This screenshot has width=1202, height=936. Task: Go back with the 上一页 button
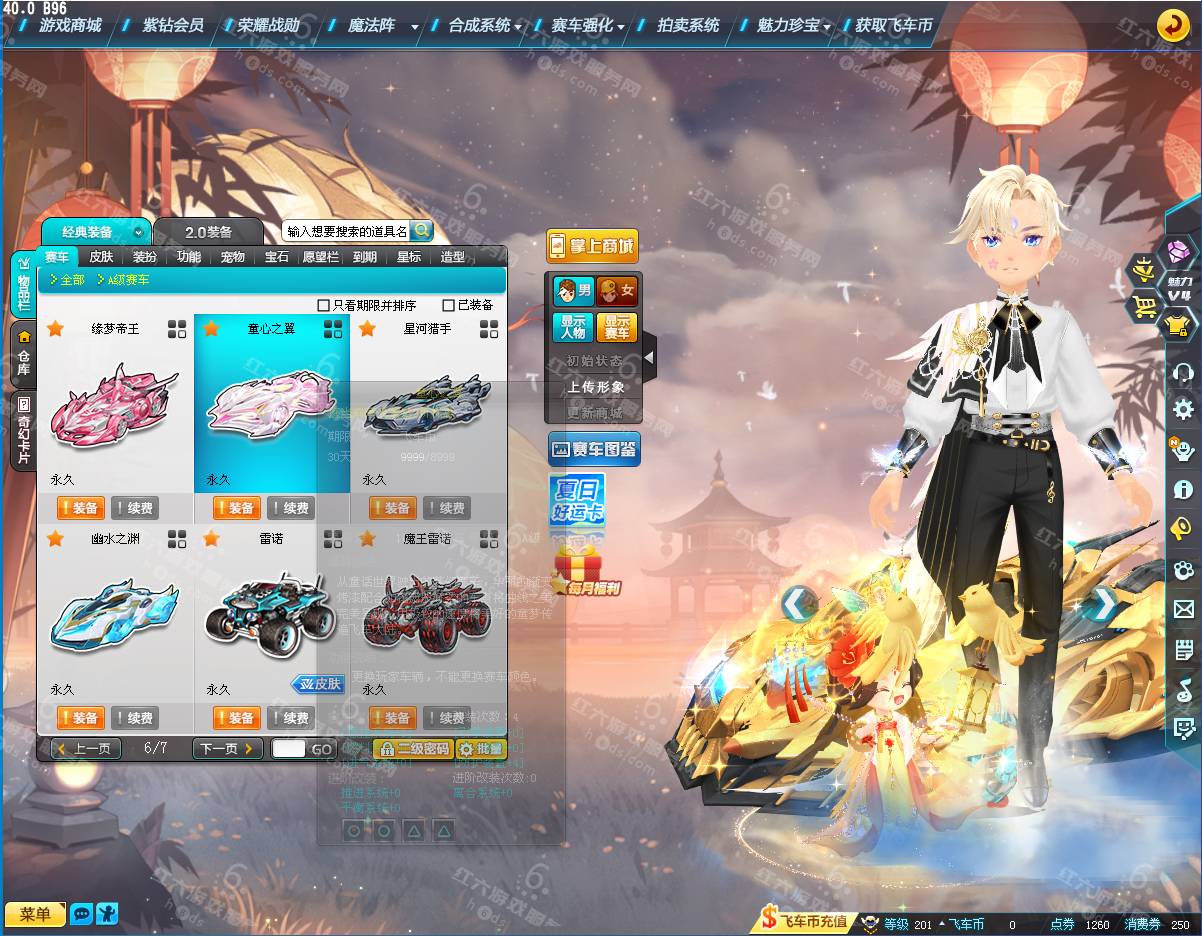pyautogui.click(x=87, y=748)
